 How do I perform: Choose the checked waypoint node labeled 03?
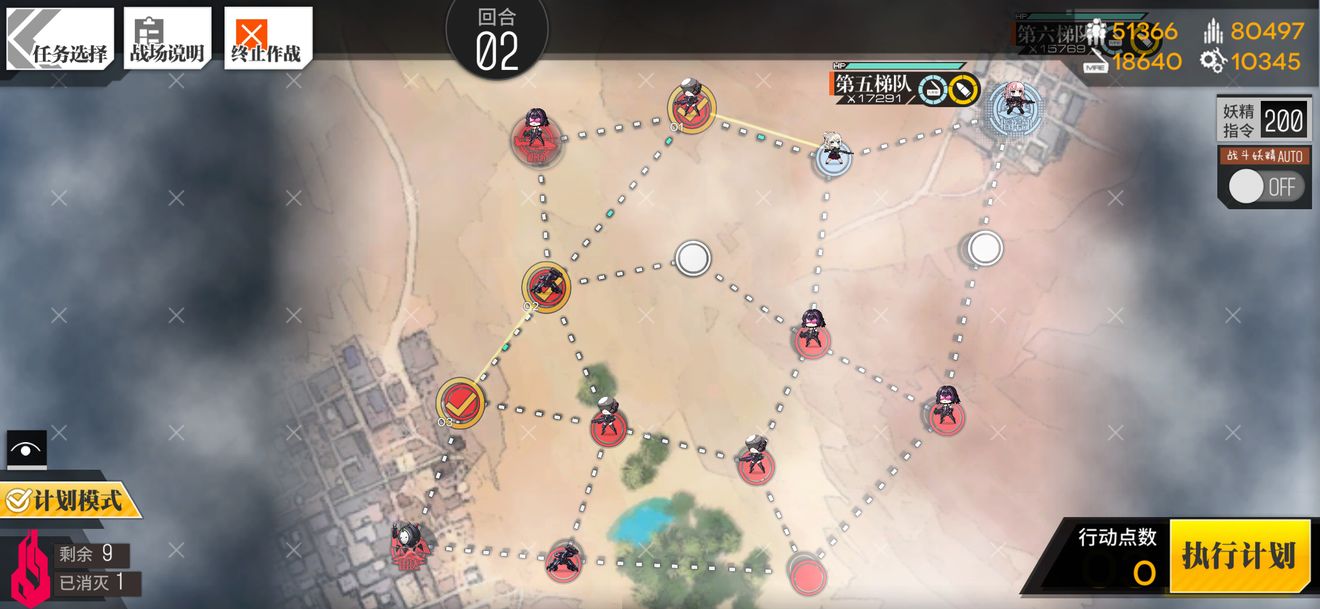click(461, 402)
